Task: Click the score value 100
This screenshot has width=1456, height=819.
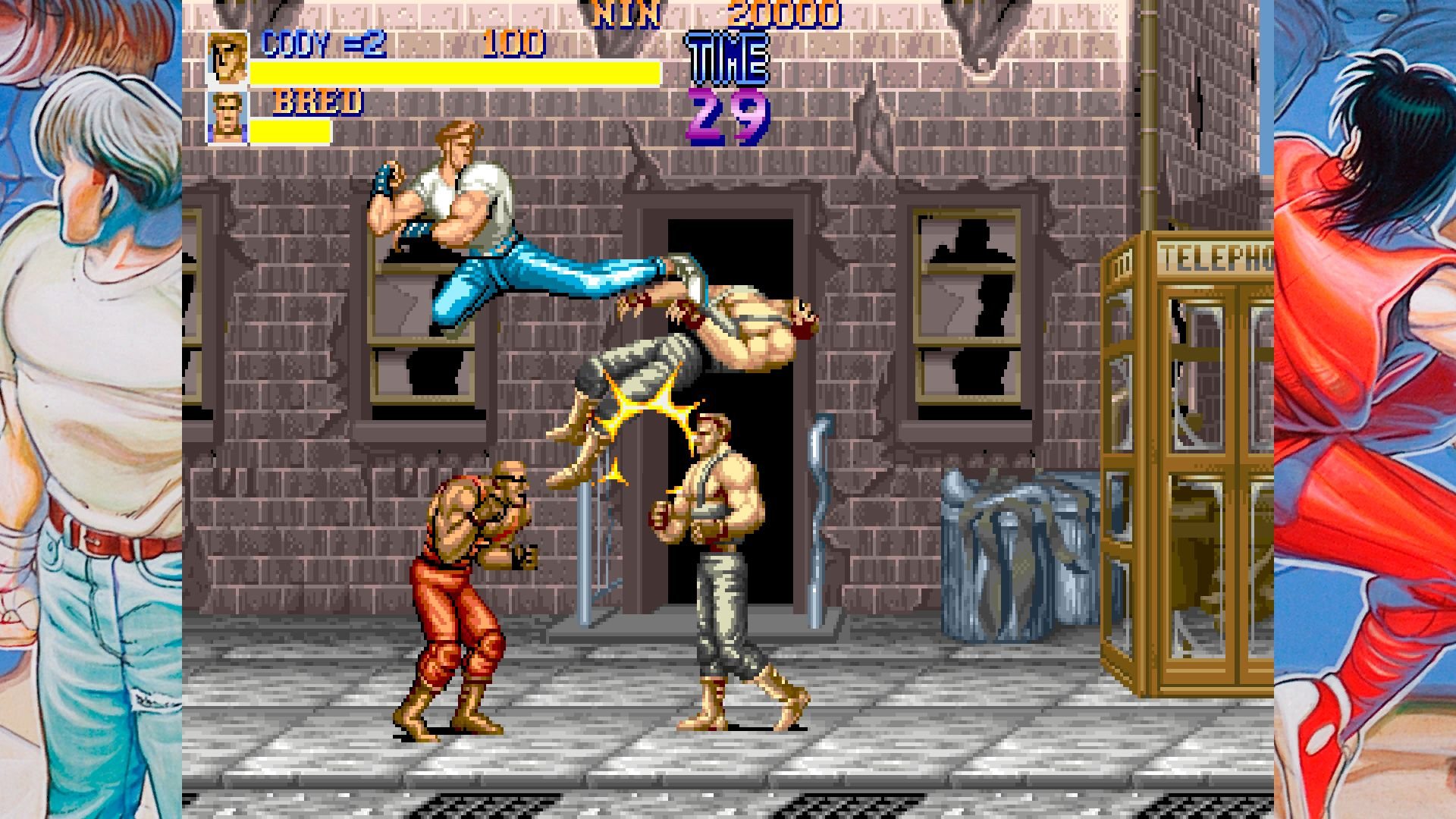Action: [x=513, y=42]
